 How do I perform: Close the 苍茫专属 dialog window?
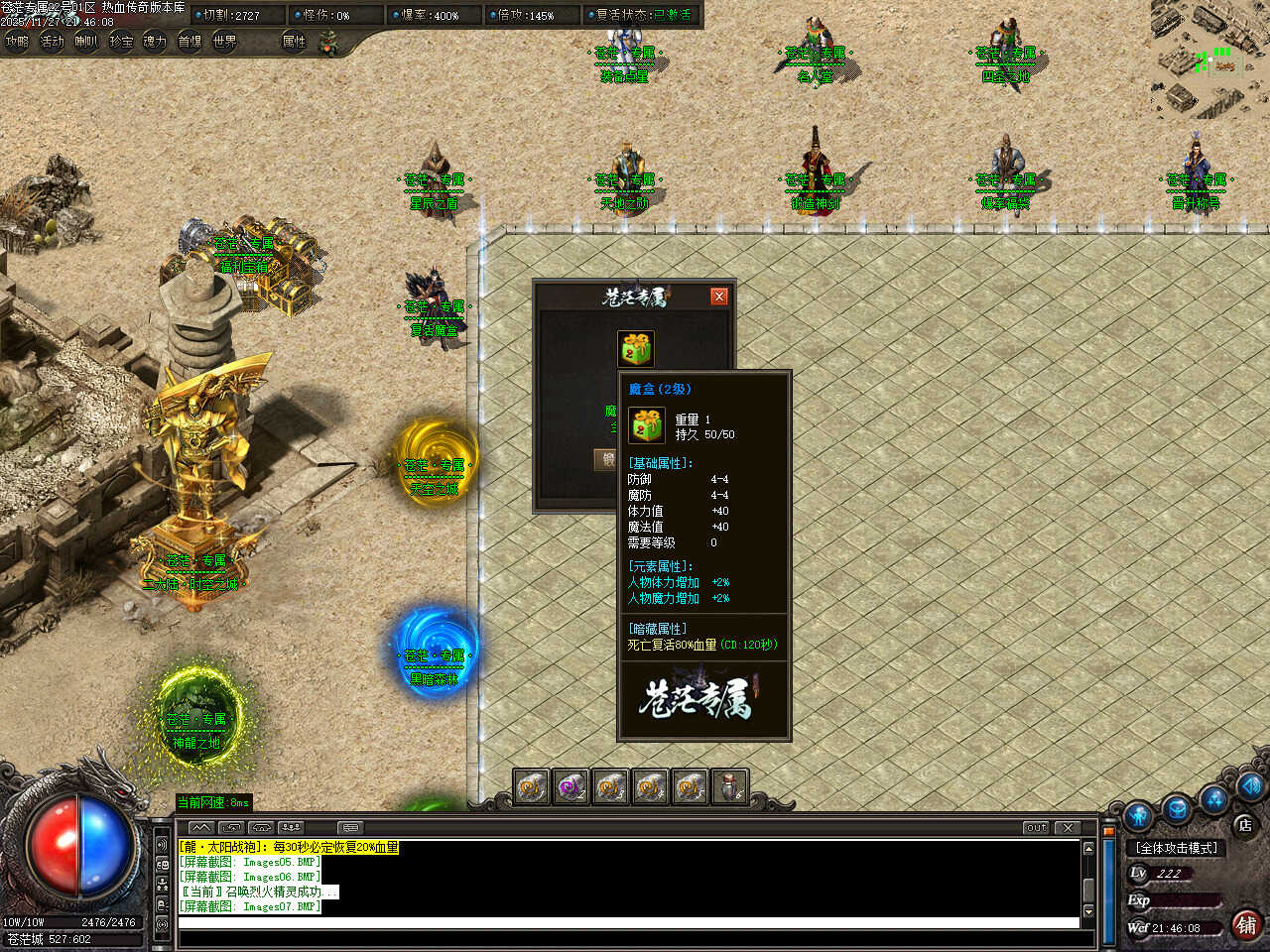[719, 297]
